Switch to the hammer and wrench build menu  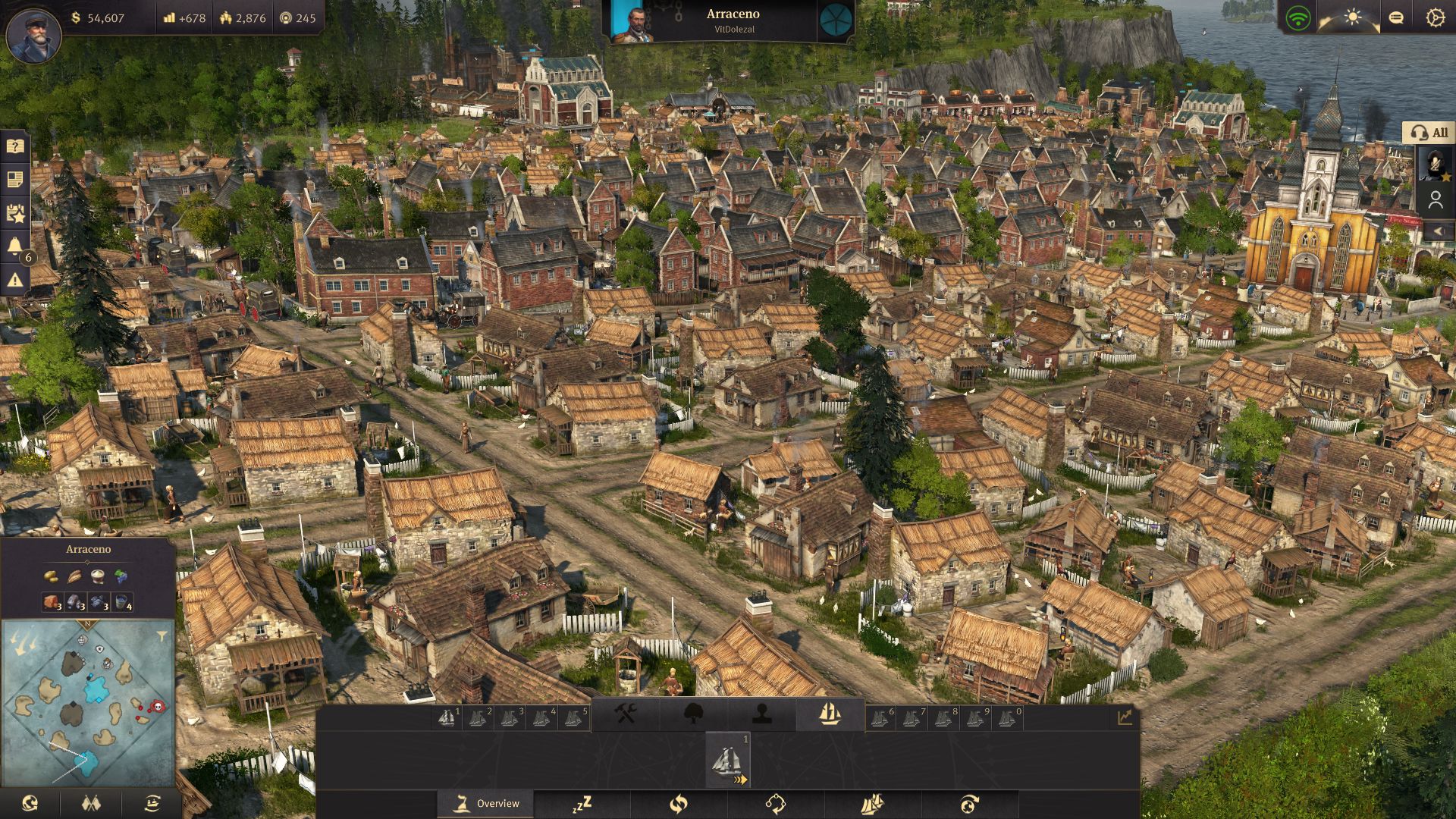(x=626, y=714)
